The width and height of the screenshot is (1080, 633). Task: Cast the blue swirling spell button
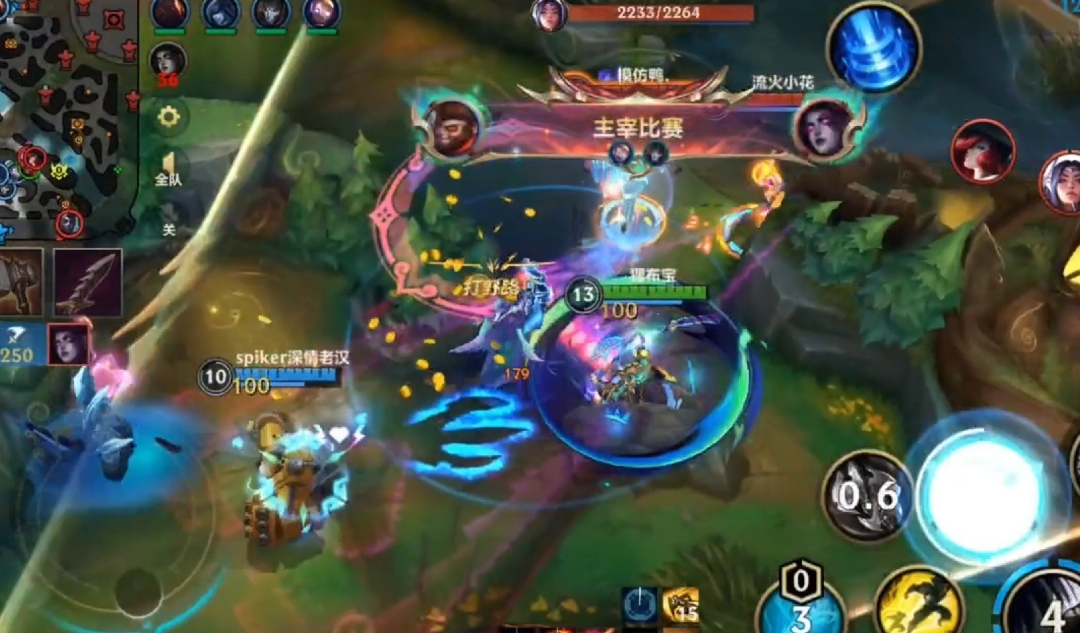pos(873,47)
